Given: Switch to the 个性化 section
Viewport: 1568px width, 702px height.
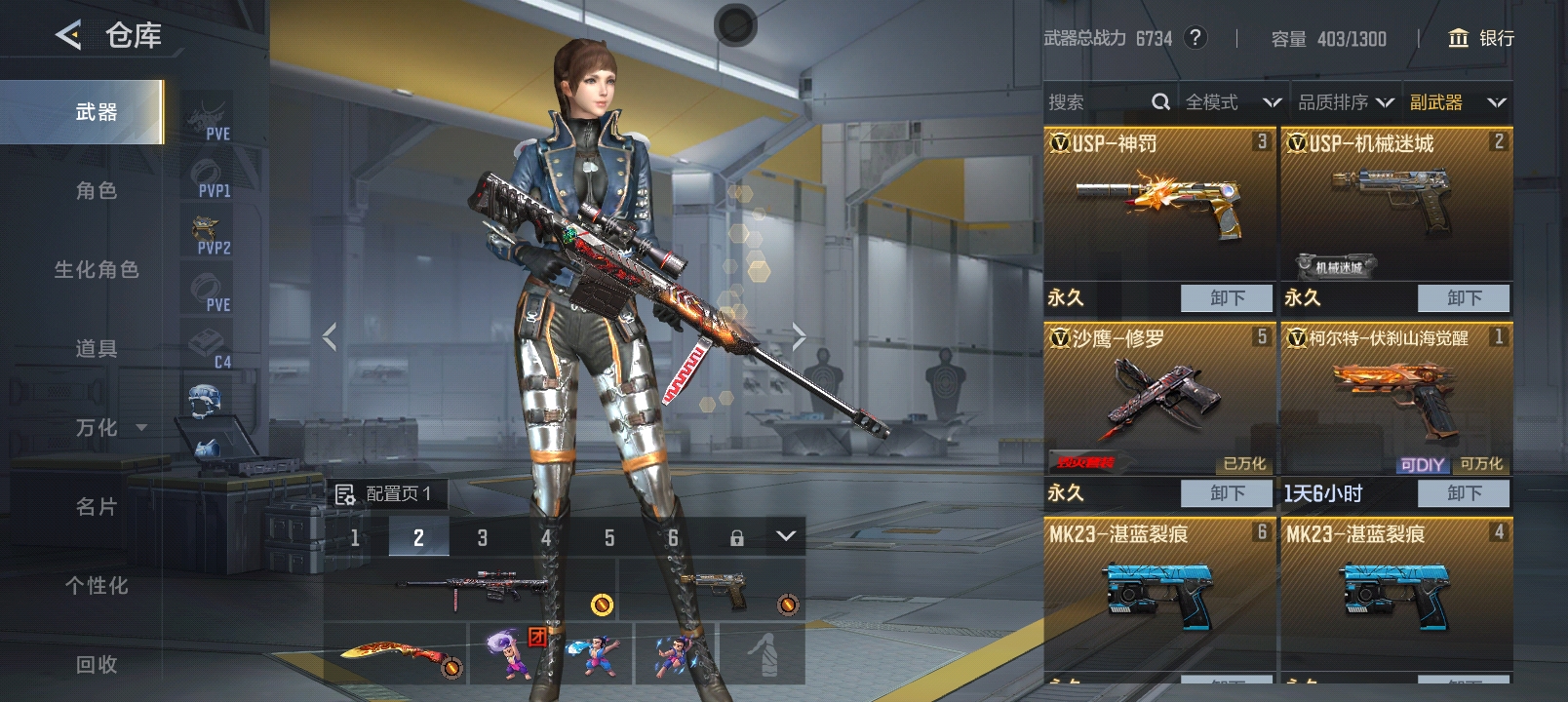Looking at the screenshot, I should 96,585.
